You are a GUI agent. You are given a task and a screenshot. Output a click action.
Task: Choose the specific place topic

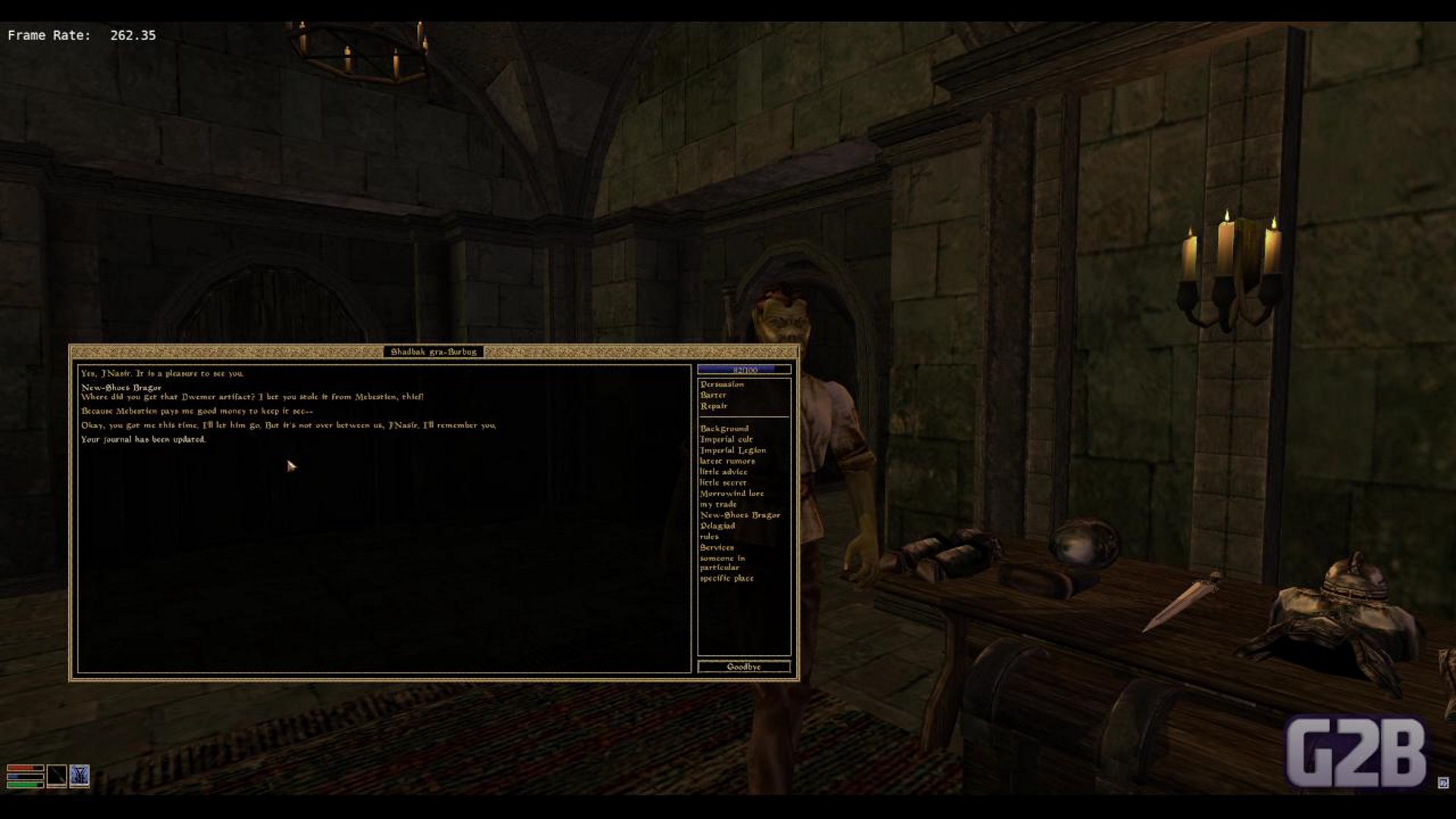pyautogui.click(x=726, y=579)
